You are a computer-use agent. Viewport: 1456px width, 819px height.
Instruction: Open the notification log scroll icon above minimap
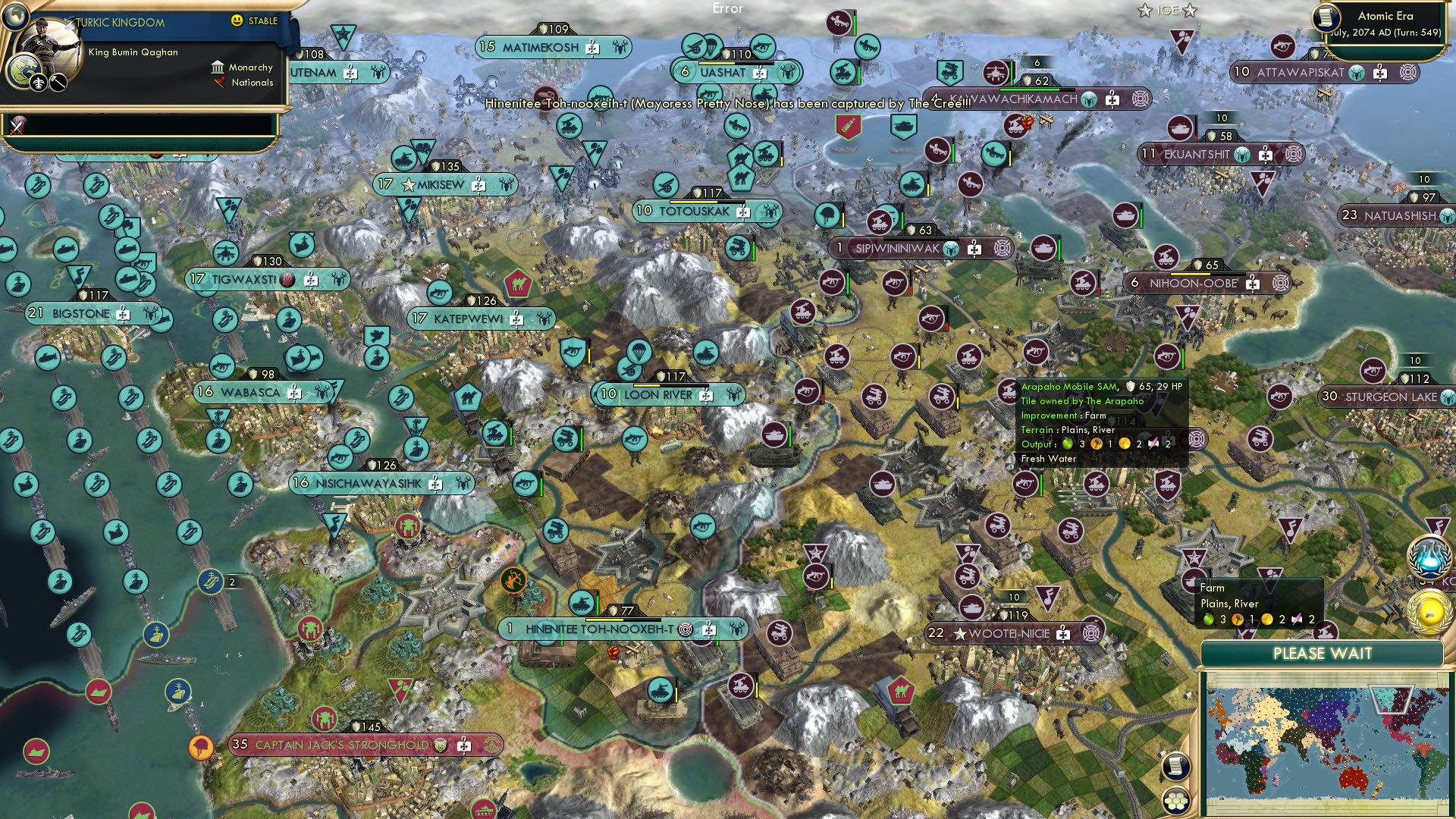(x=1176, y=766)
